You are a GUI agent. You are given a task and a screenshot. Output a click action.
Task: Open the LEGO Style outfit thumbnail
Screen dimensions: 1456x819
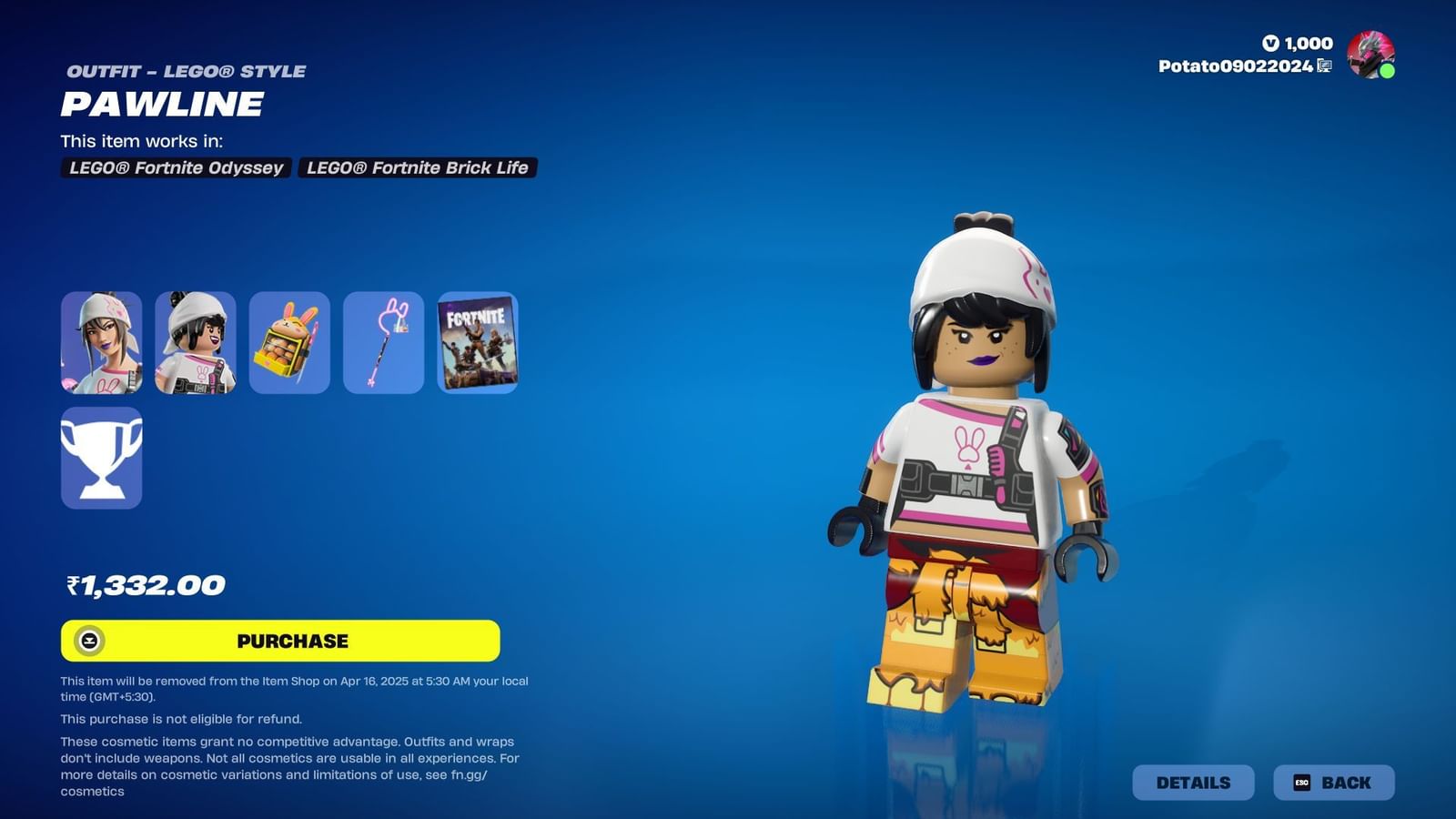pyautogui.click(x=194, y=342)
